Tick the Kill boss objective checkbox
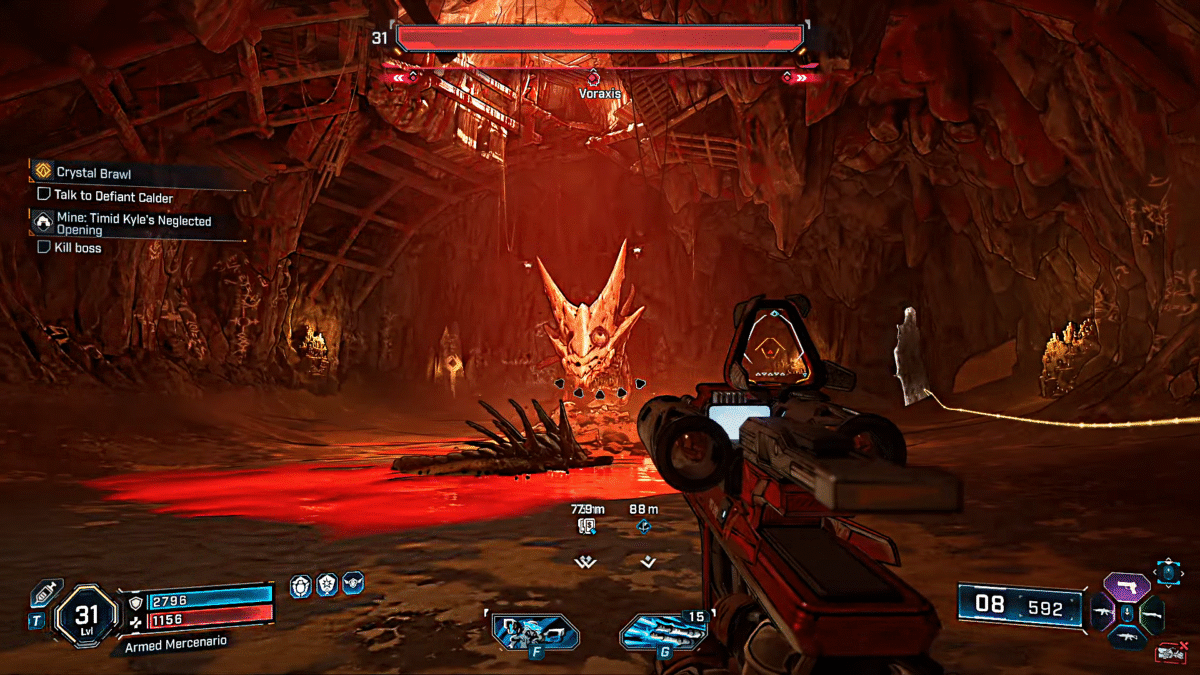1200x675 pixels. point(44,247)
